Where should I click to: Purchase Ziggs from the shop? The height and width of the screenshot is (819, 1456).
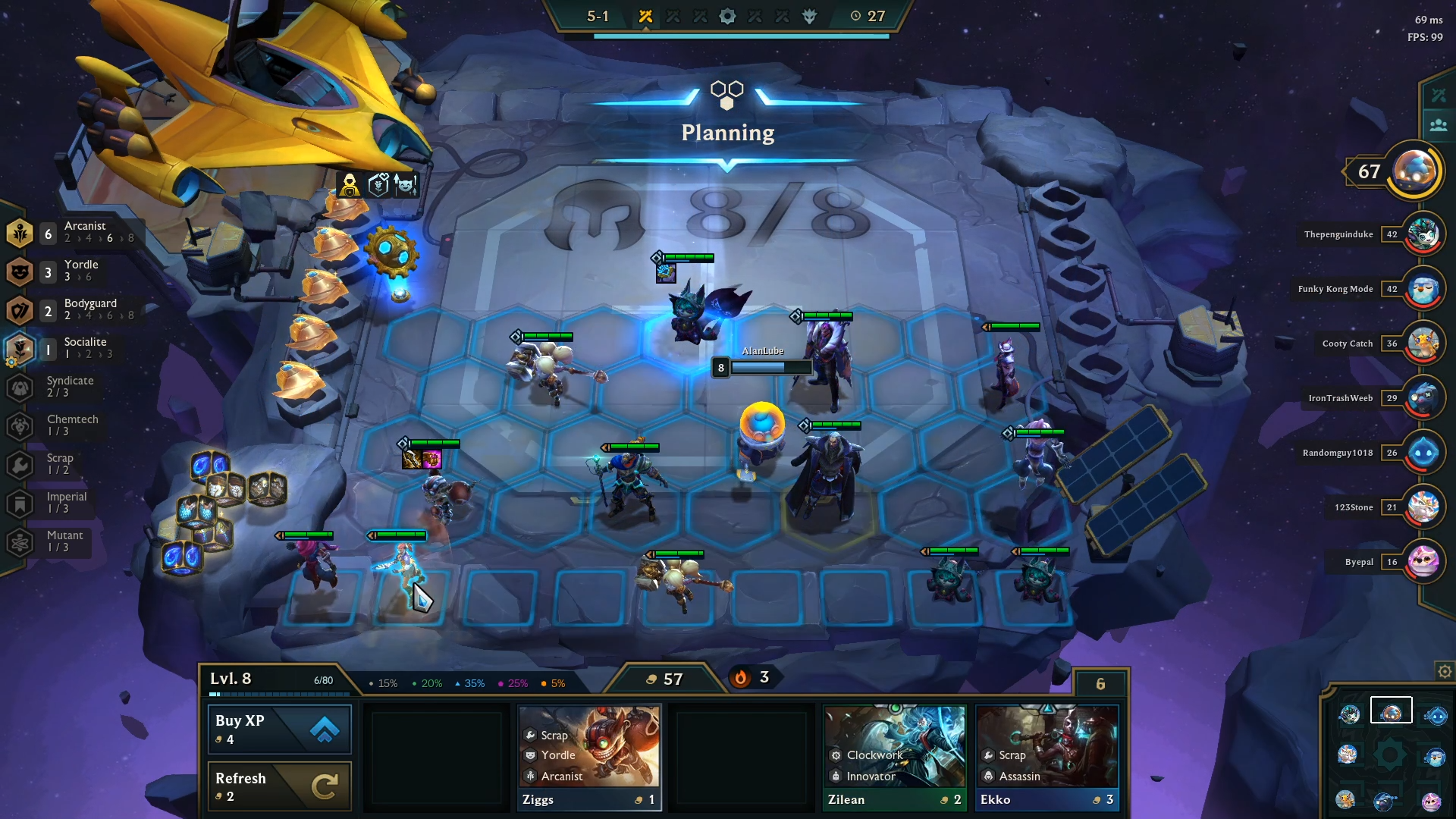[589, 758]
